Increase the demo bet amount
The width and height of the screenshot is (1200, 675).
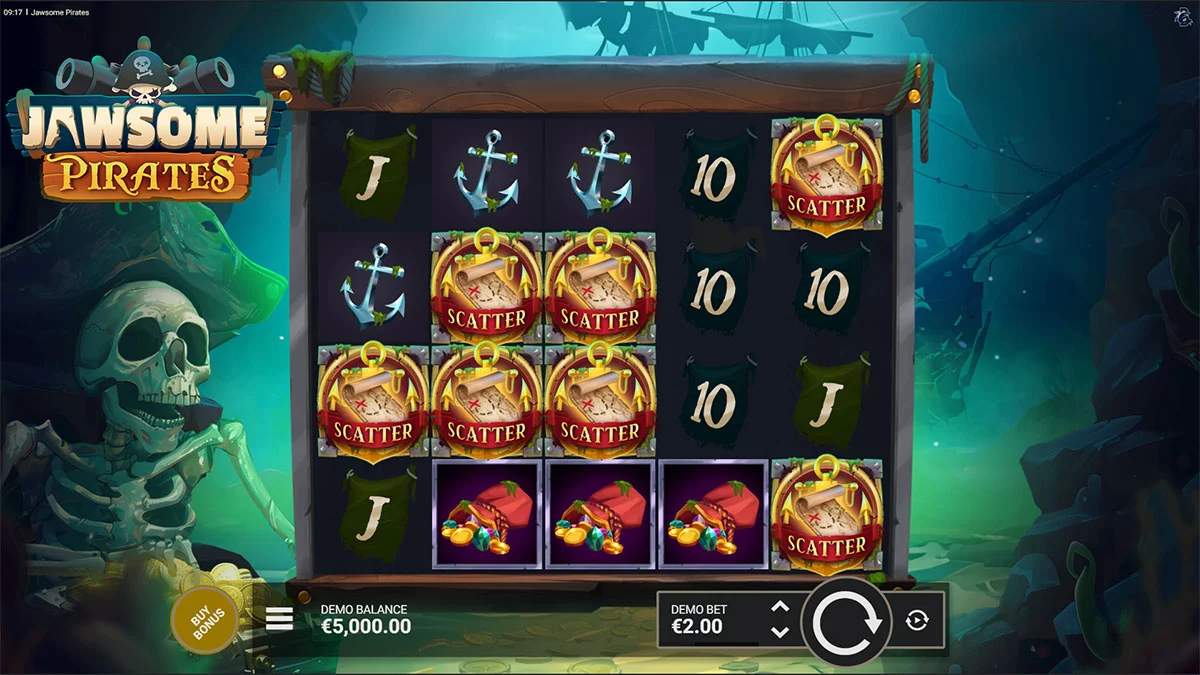click(x=781, y=607)
